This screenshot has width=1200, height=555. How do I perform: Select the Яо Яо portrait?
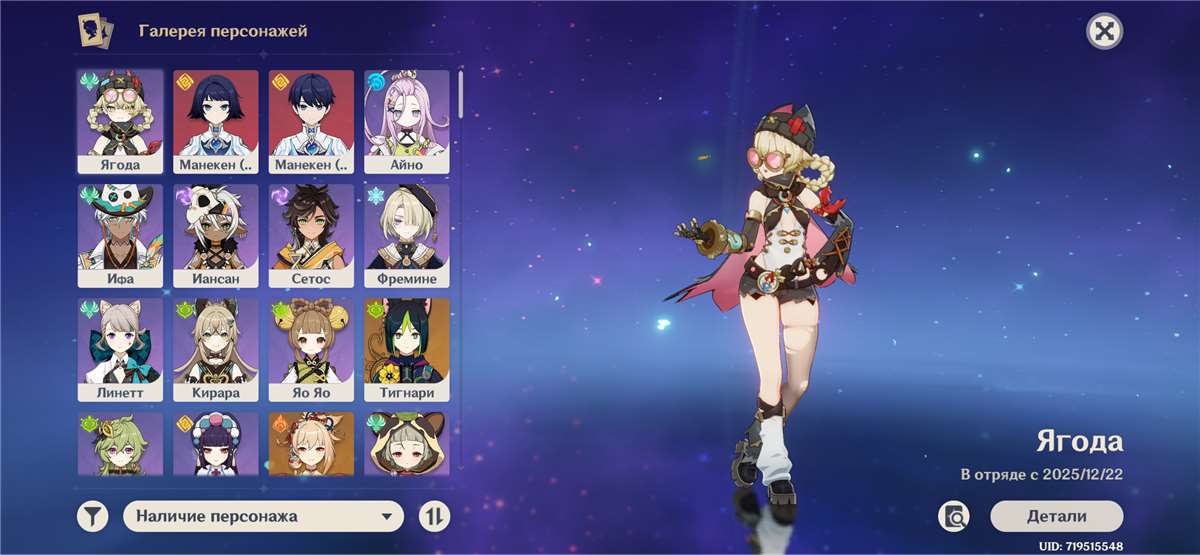311,349
